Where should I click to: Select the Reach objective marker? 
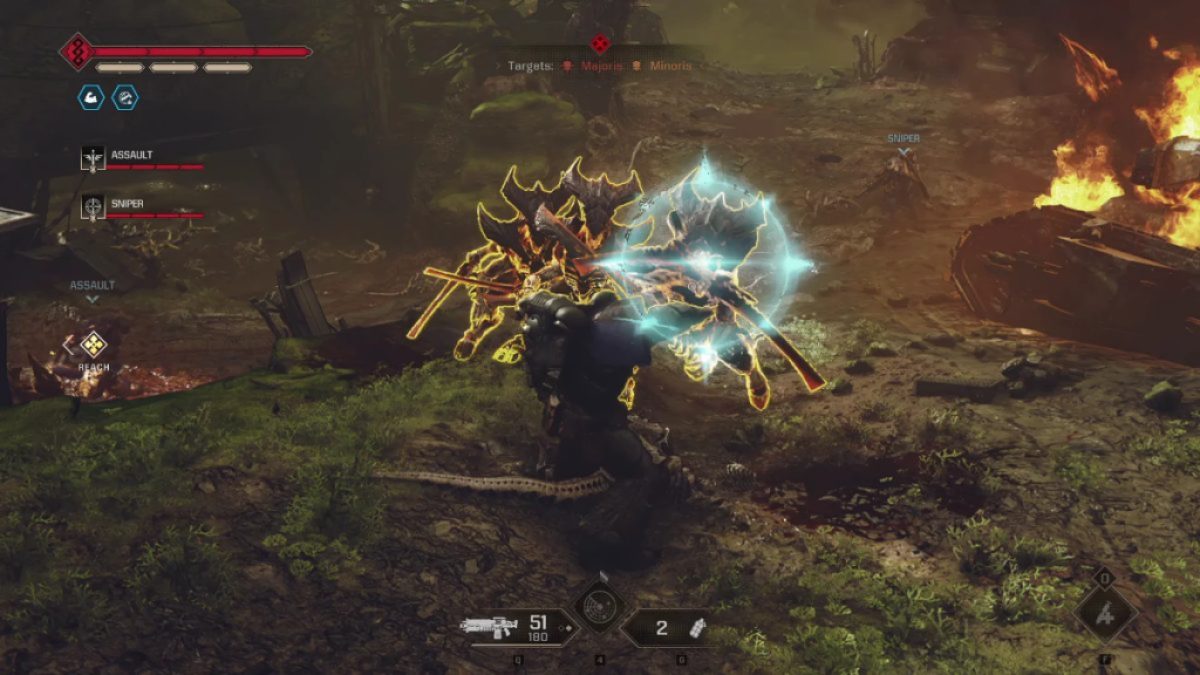[93, 345]
